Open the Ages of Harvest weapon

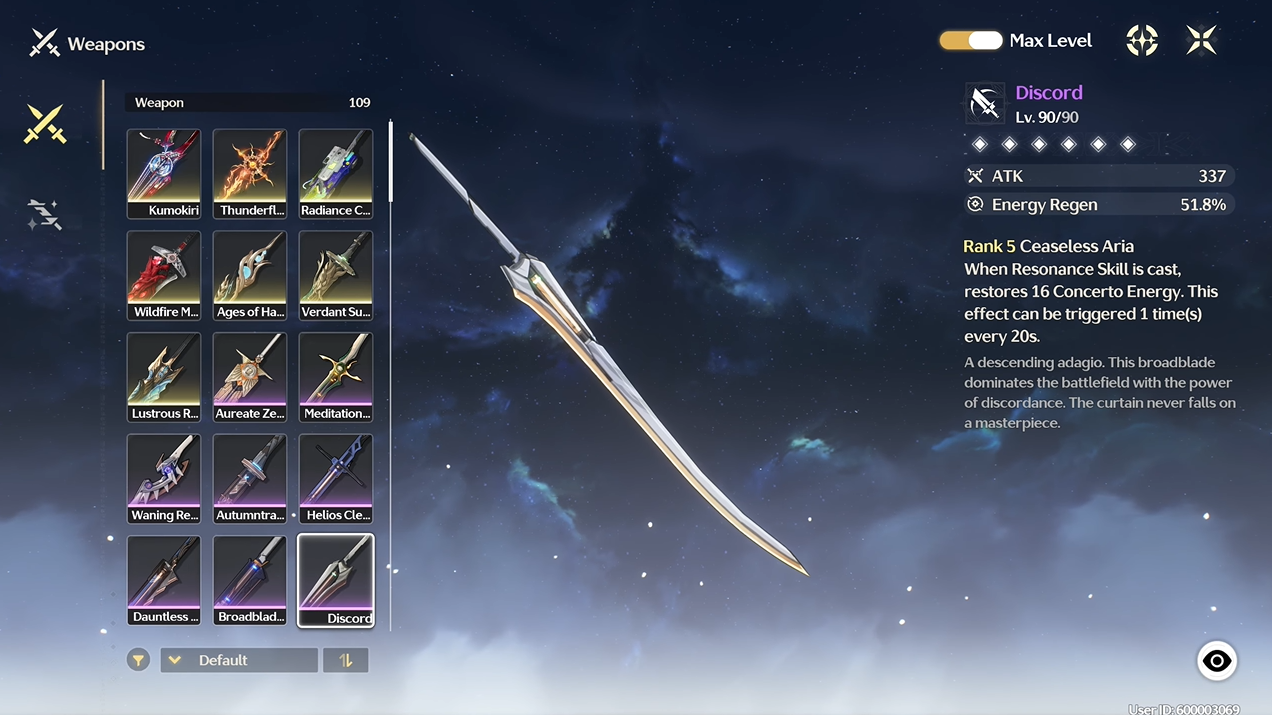250,275
